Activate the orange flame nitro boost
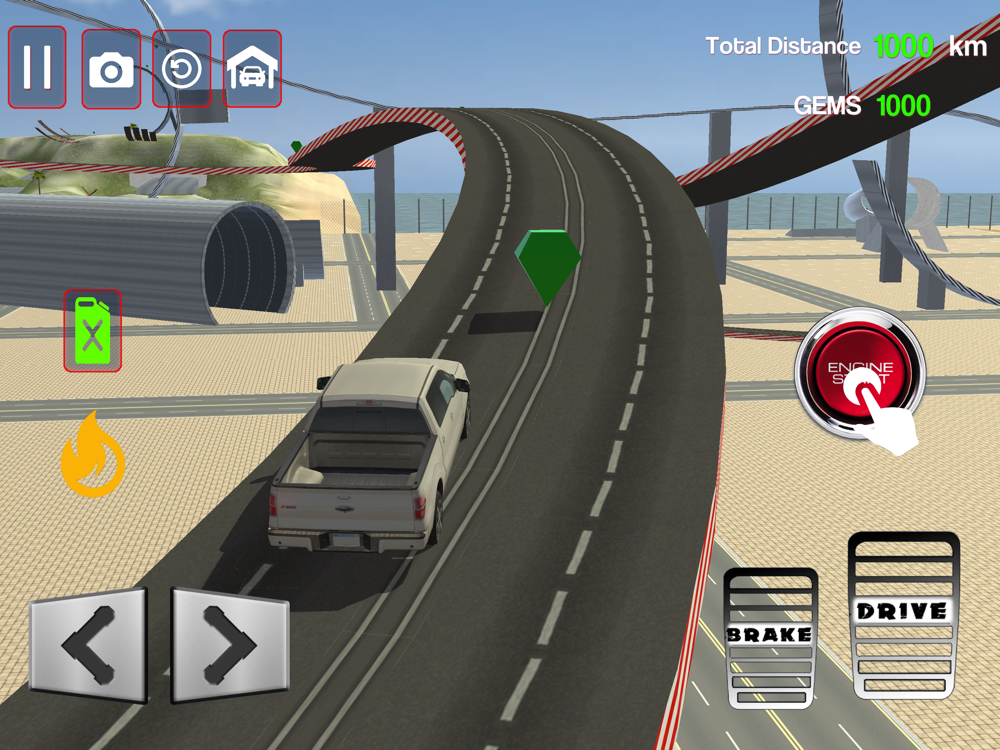The height and width of the screenshot is (750, 1000). pos(93,456)
